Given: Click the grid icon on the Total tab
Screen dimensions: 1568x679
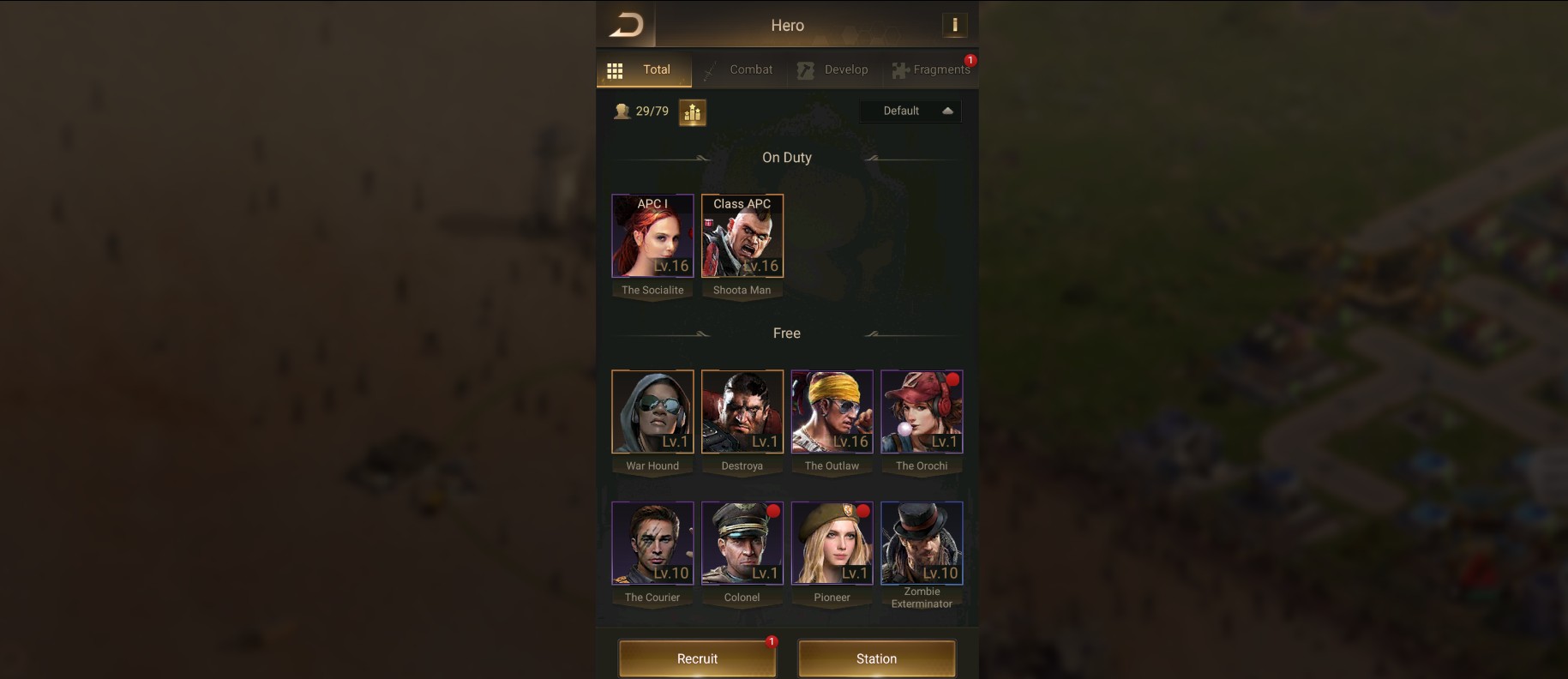Looking at the screenshot, I should pyautogui.click(x=615, y=69).
